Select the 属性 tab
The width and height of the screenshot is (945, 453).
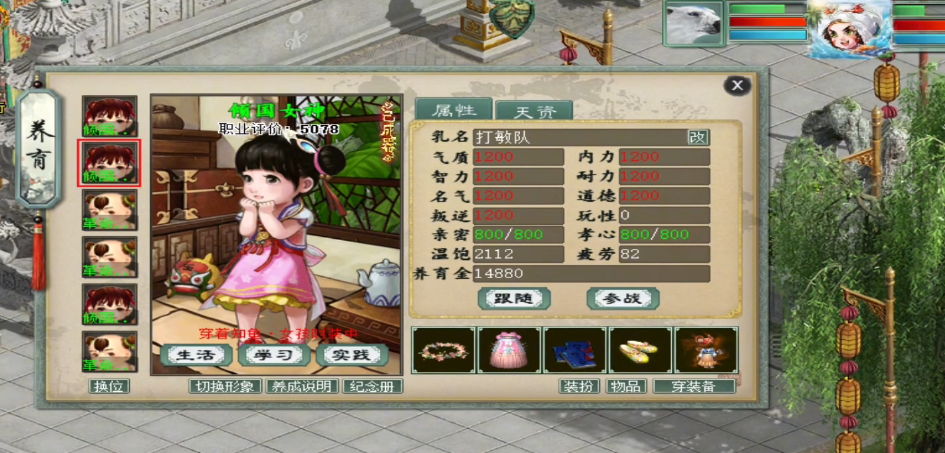[453, 111]
